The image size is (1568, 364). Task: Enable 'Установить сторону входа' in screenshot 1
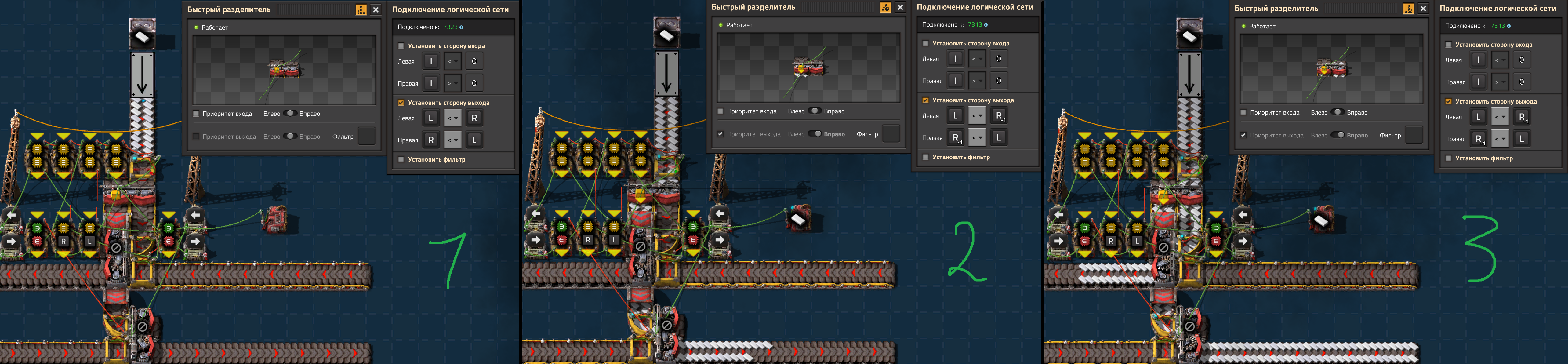point(401,45)
